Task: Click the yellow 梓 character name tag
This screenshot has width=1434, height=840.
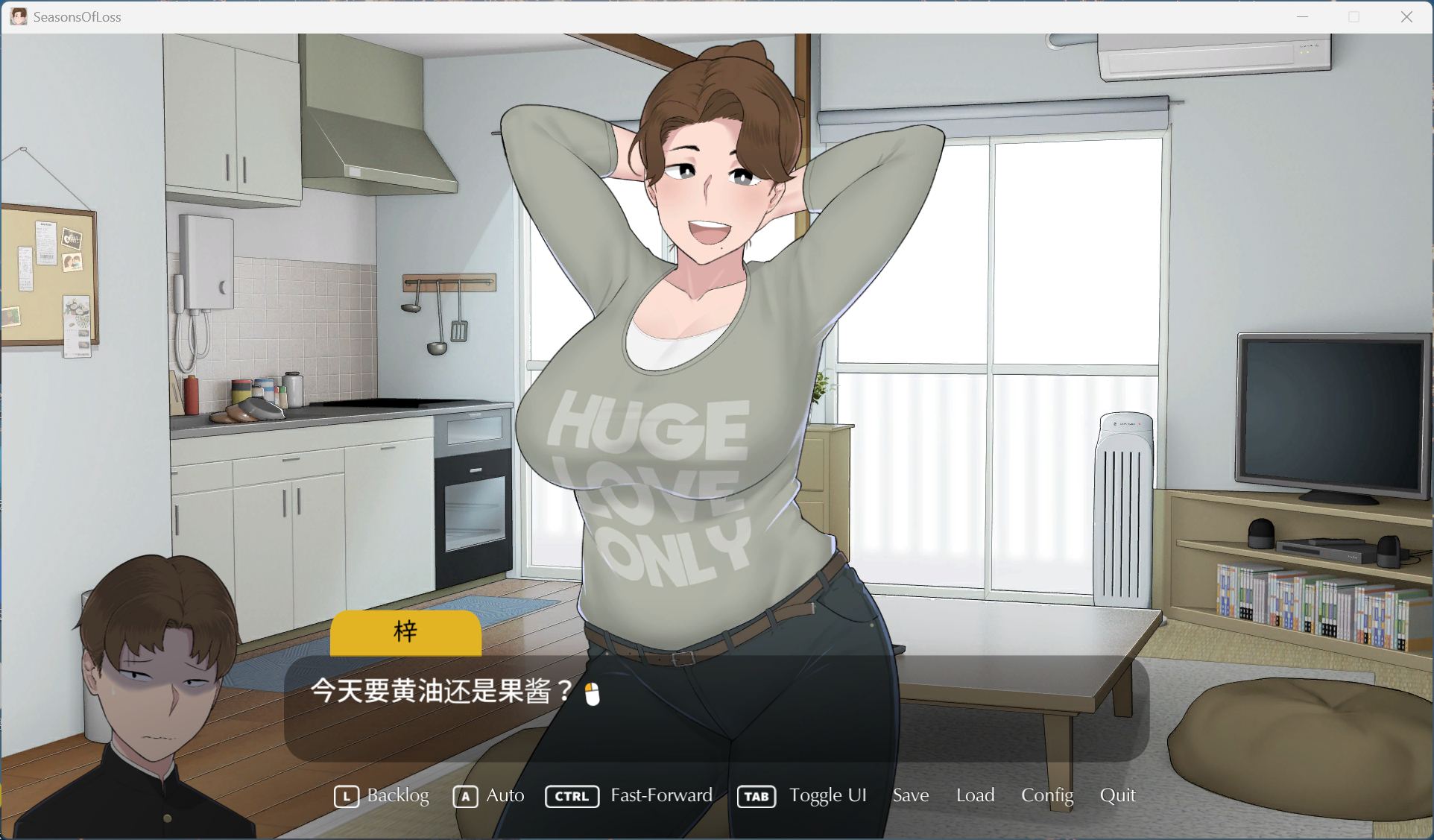Action: pyautogui.click(x=406, y=633)
